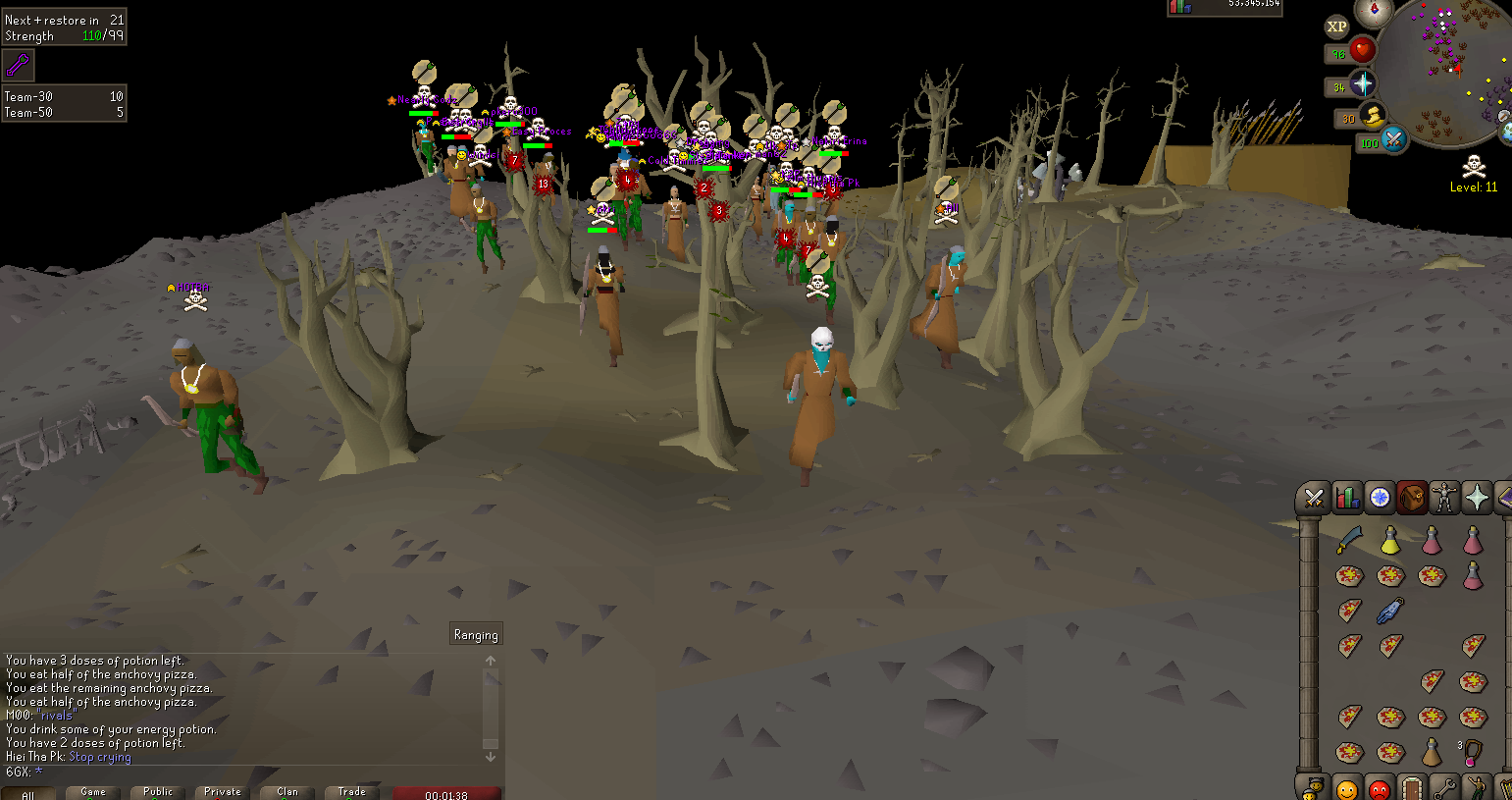Switch to the Game chat tab

(91, 792)
